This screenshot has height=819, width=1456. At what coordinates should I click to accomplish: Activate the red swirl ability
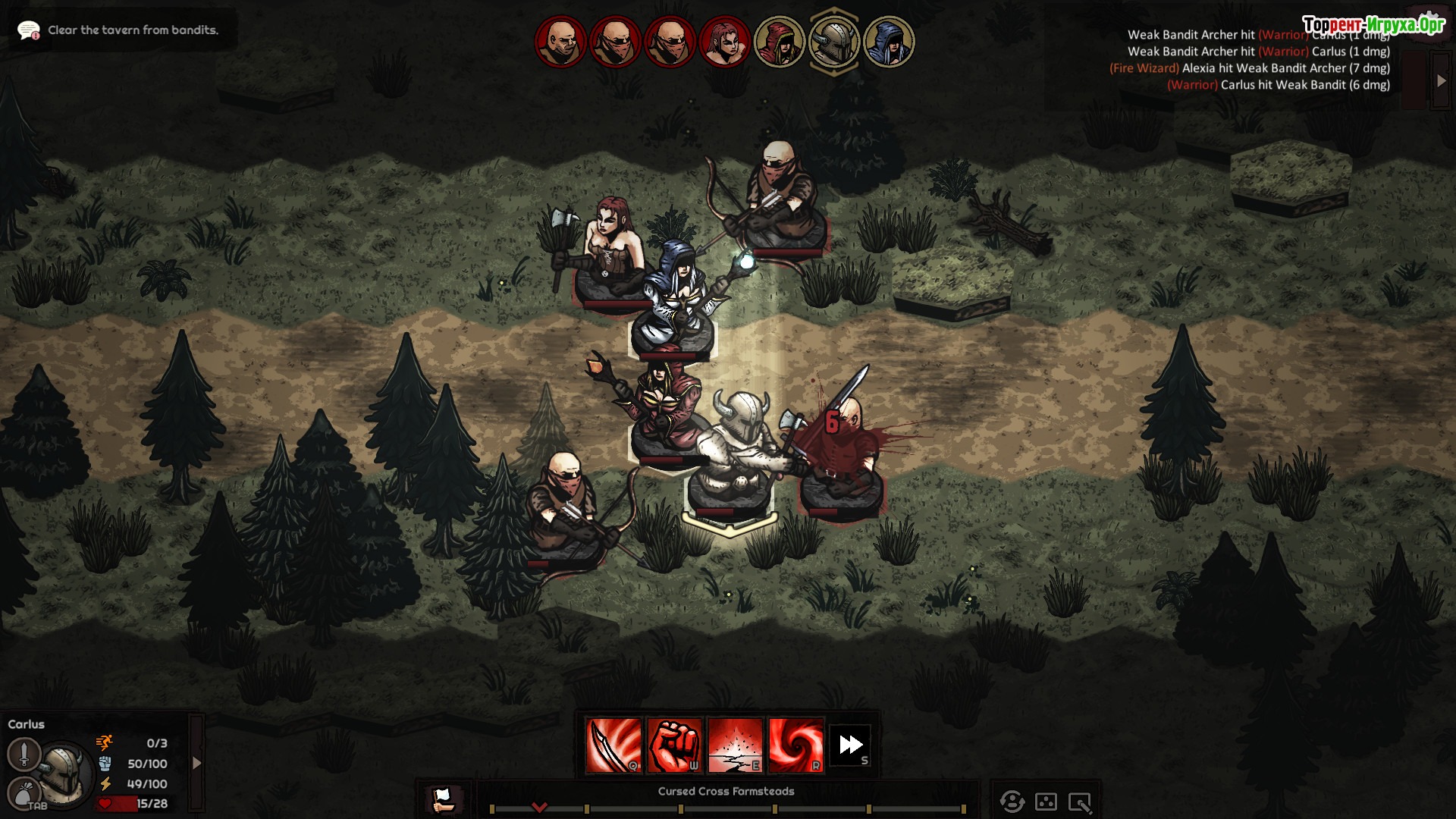click(795, 745)
